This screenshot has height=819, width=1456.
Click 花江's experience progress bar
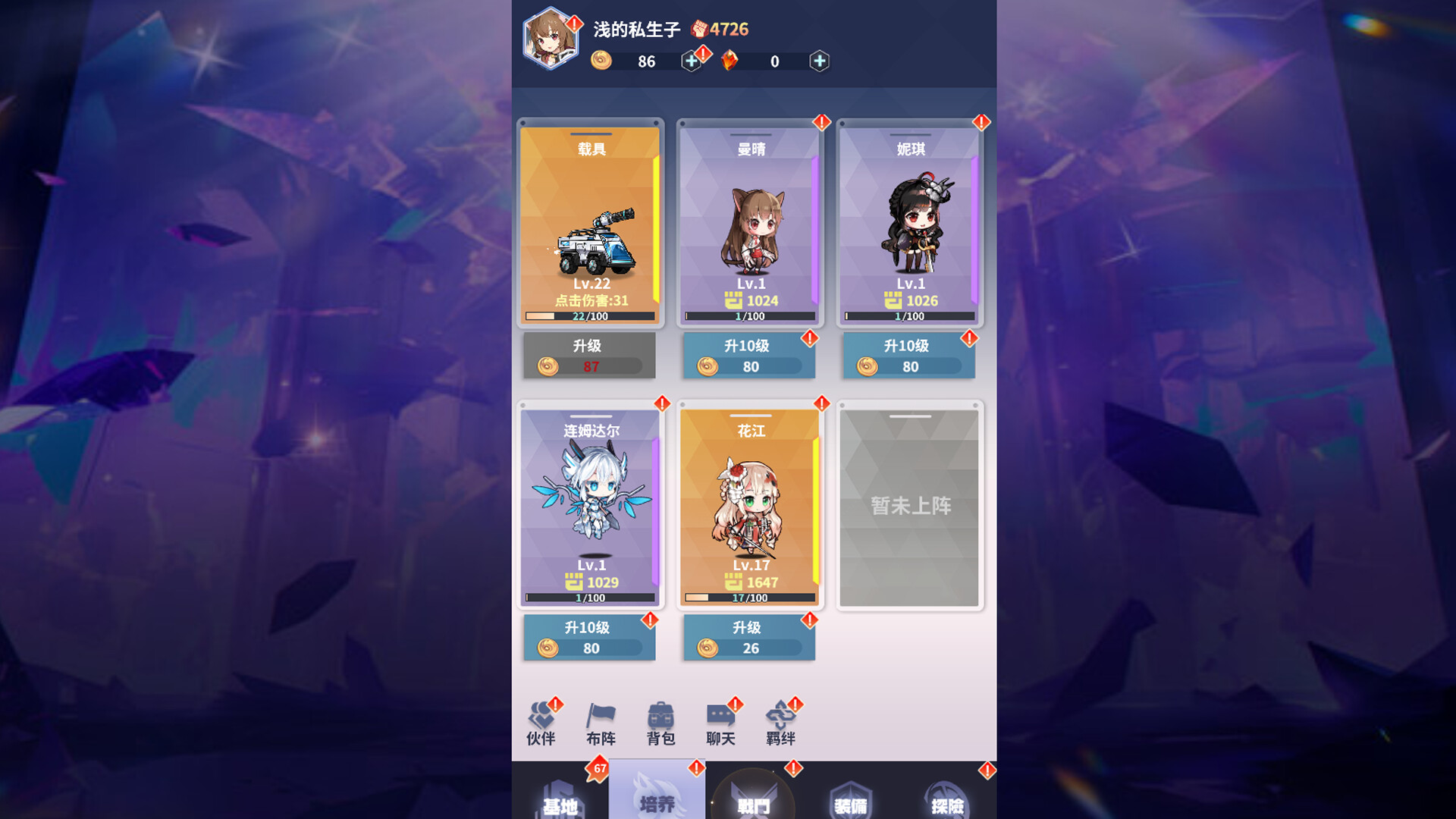pyautogui.click(x=749, y=598)
